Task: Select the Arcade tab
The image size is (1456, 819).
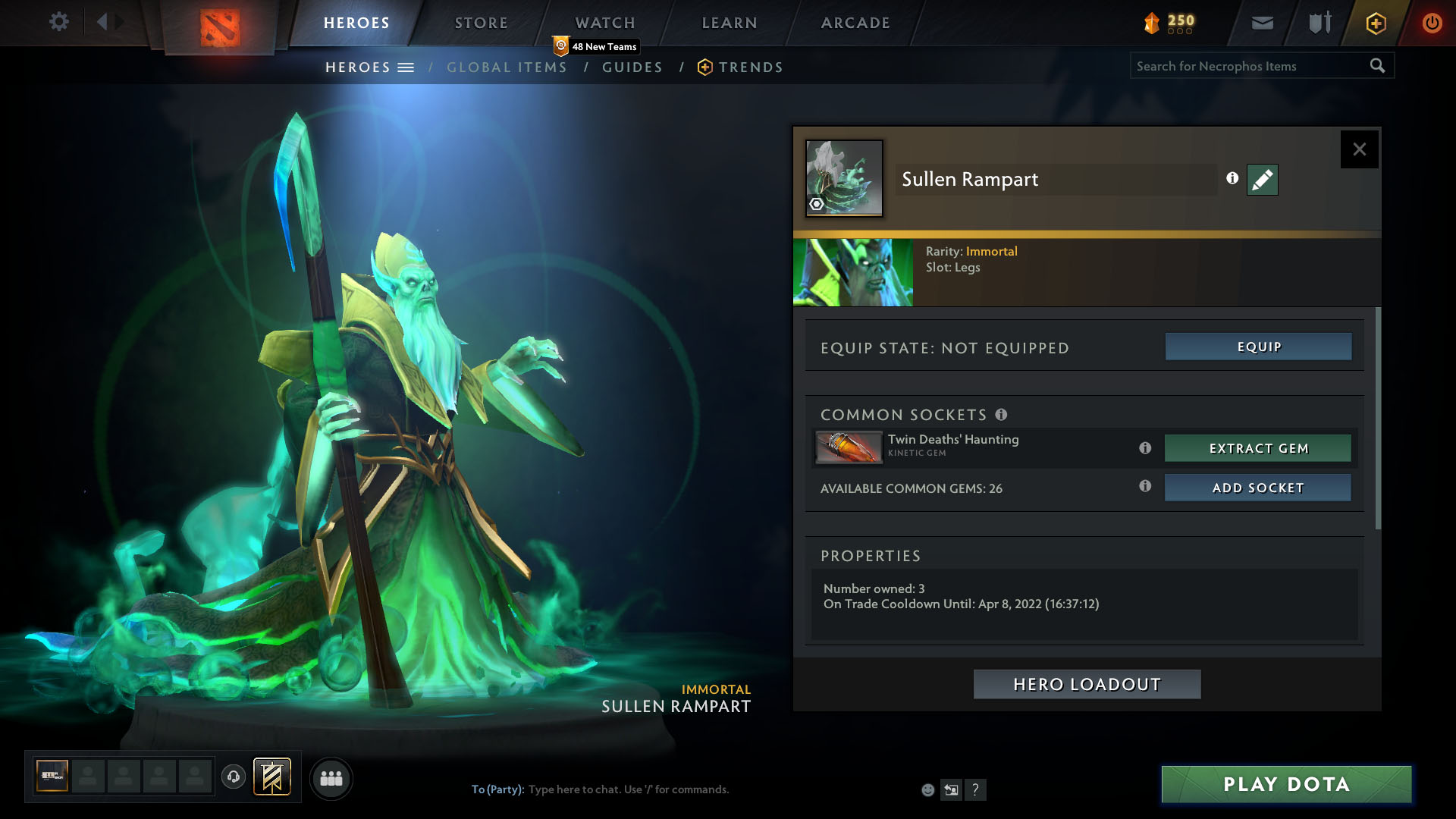Action: 855,23
